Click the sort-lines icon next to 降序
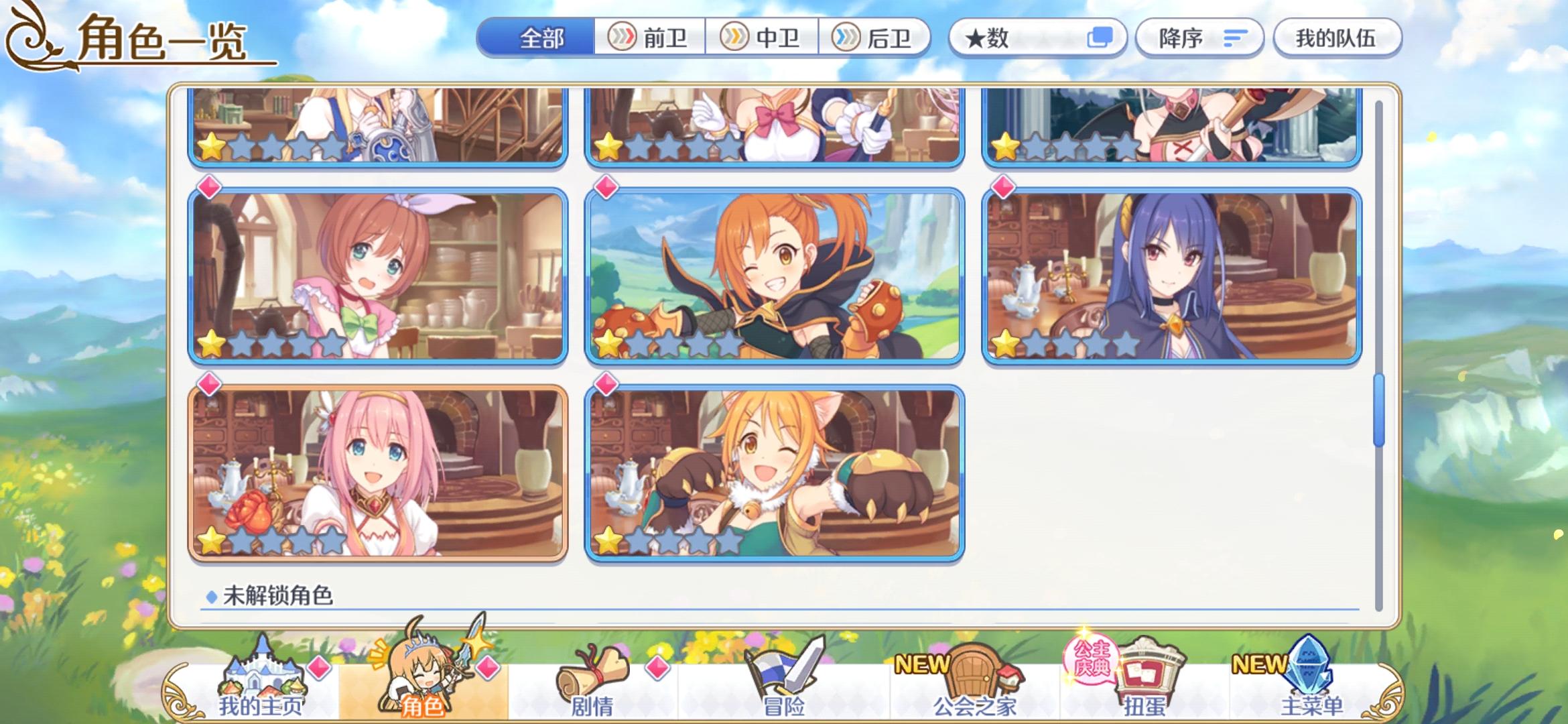The width and height of the screenshot is (1568, 724). point(1233,38)
